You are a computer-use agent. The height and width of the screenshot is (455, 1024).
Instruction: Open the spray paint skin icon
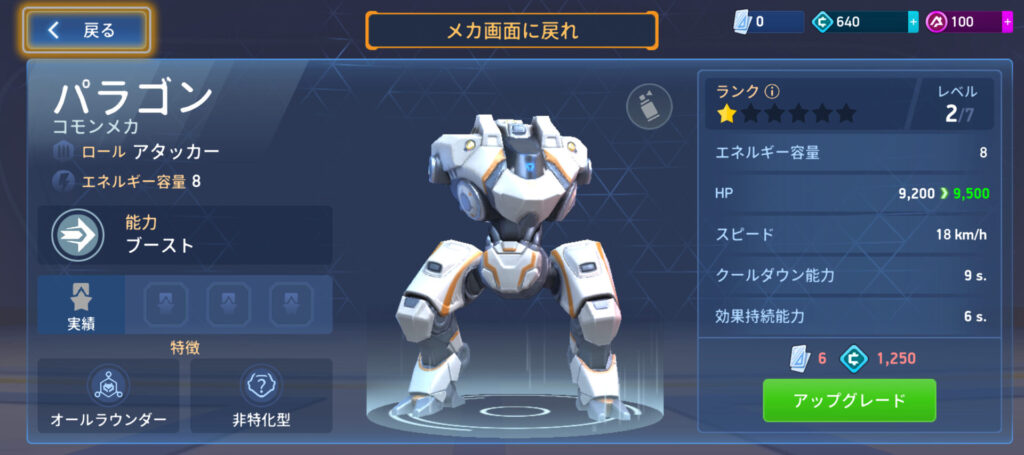click(648, 104)
